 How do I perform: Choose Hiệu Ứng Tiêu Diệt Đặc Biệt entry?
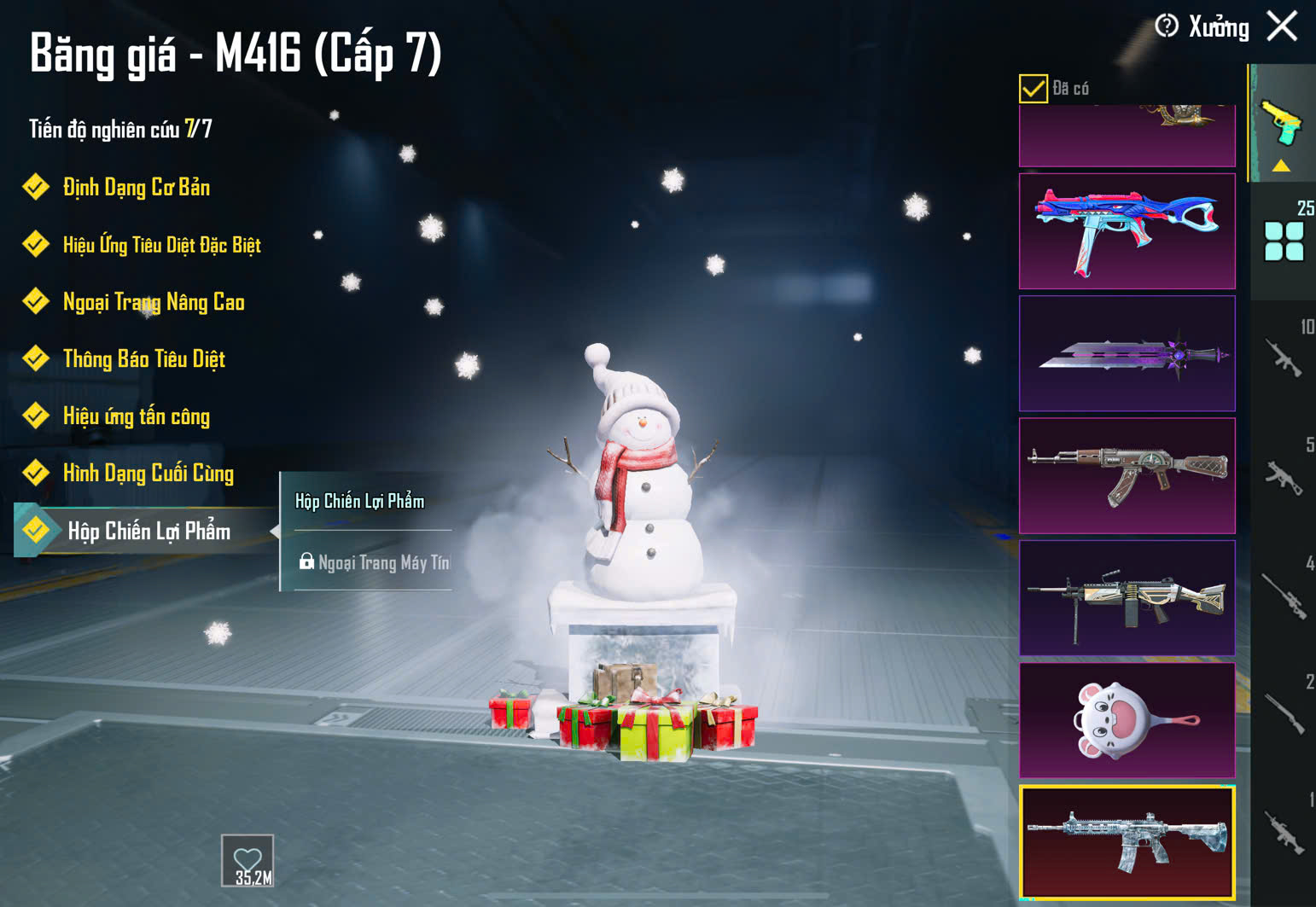pos(161,246)
